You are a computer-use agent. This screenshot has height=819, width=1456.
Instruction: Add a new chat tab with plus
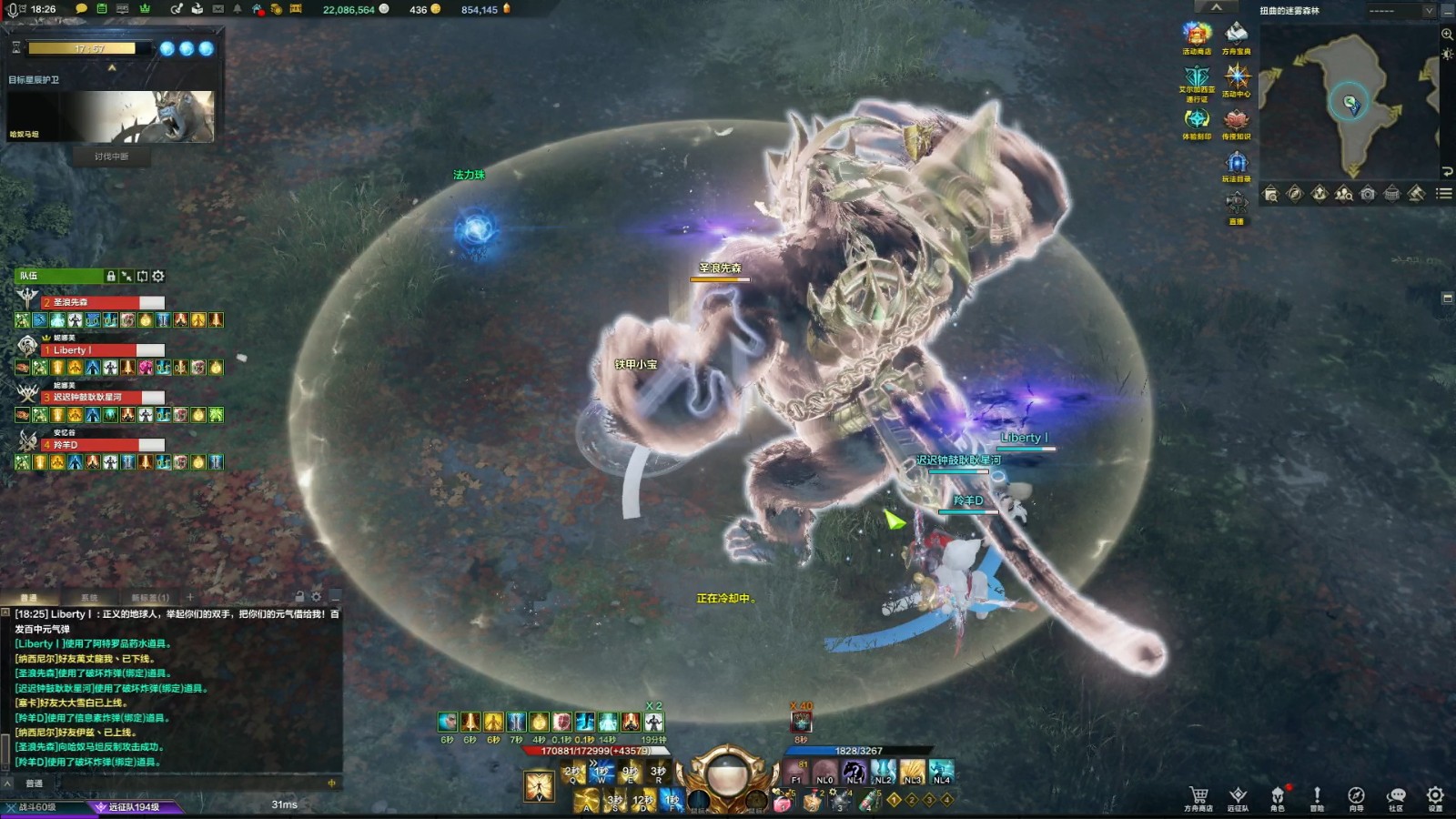pyautogui.click(x=190, y=598)
